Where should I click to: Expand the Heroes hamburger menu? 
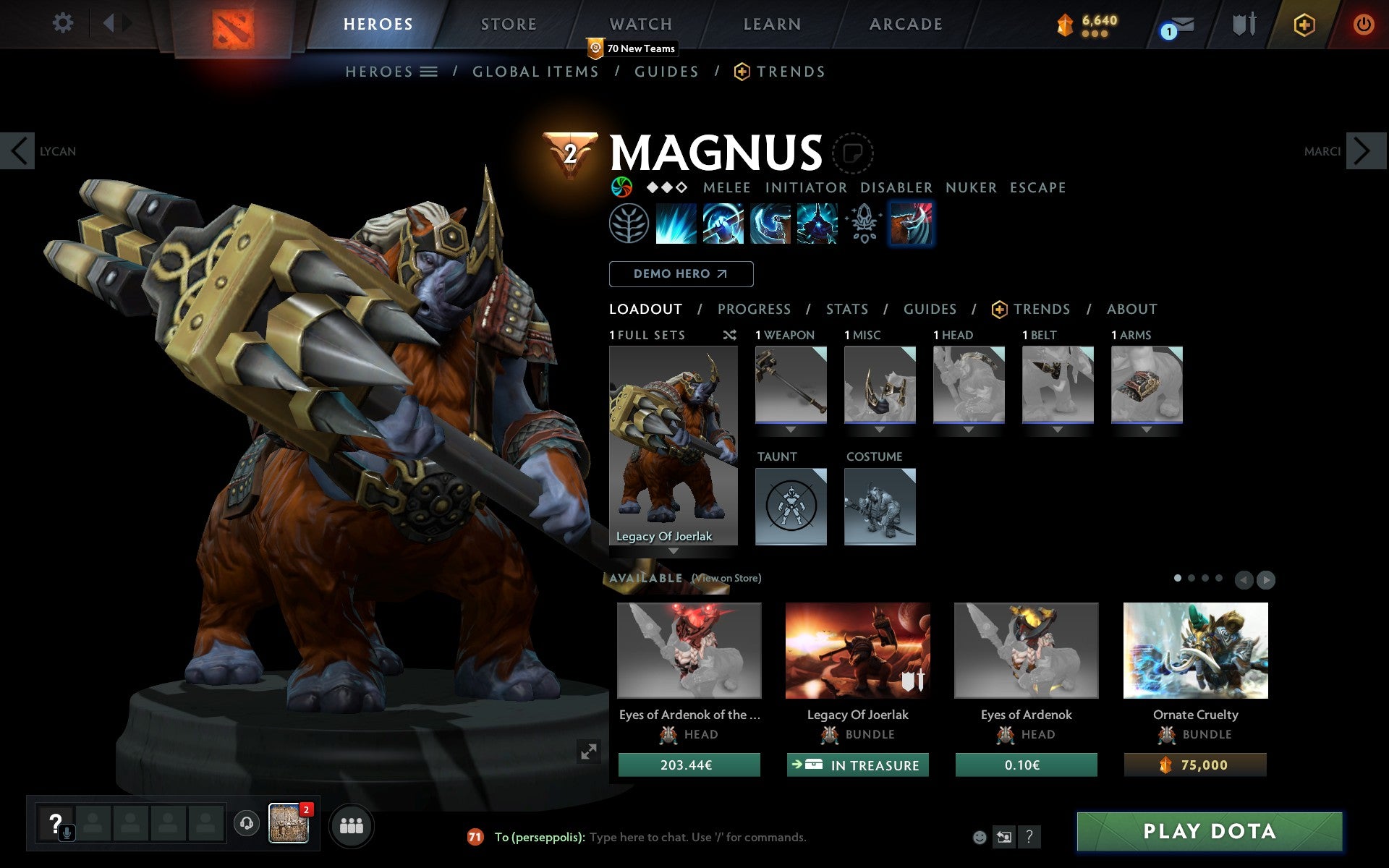coord(430,72)
